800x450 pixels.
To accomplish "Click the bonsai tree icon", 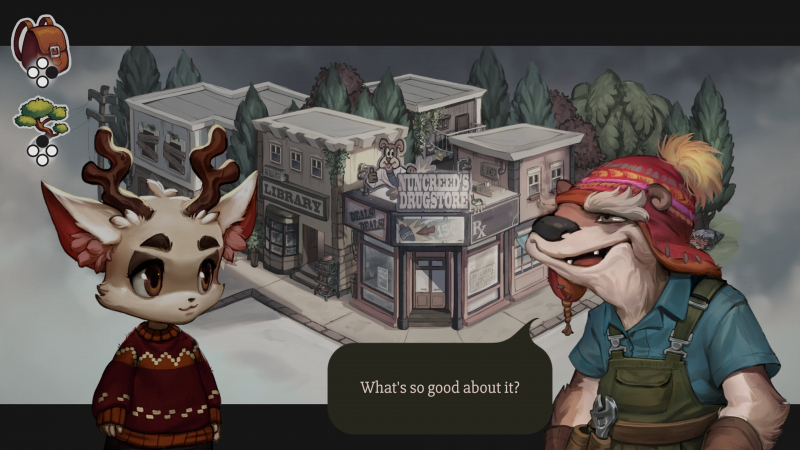I will (x=41, y=117).
